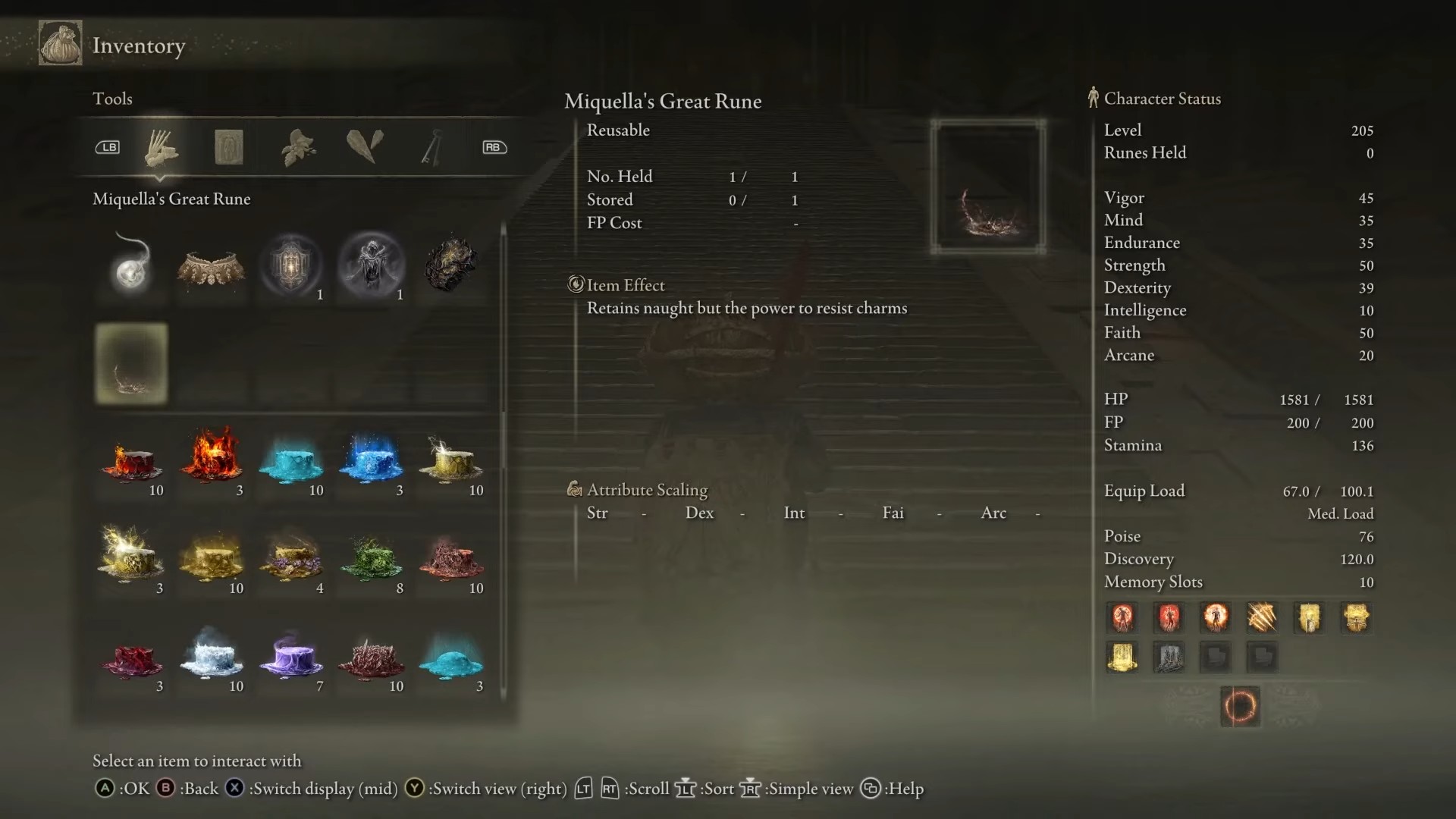The height and width of the screenshot is (819, 1456).
Task: Open the Keys category icon
Action: coord(431,146)
